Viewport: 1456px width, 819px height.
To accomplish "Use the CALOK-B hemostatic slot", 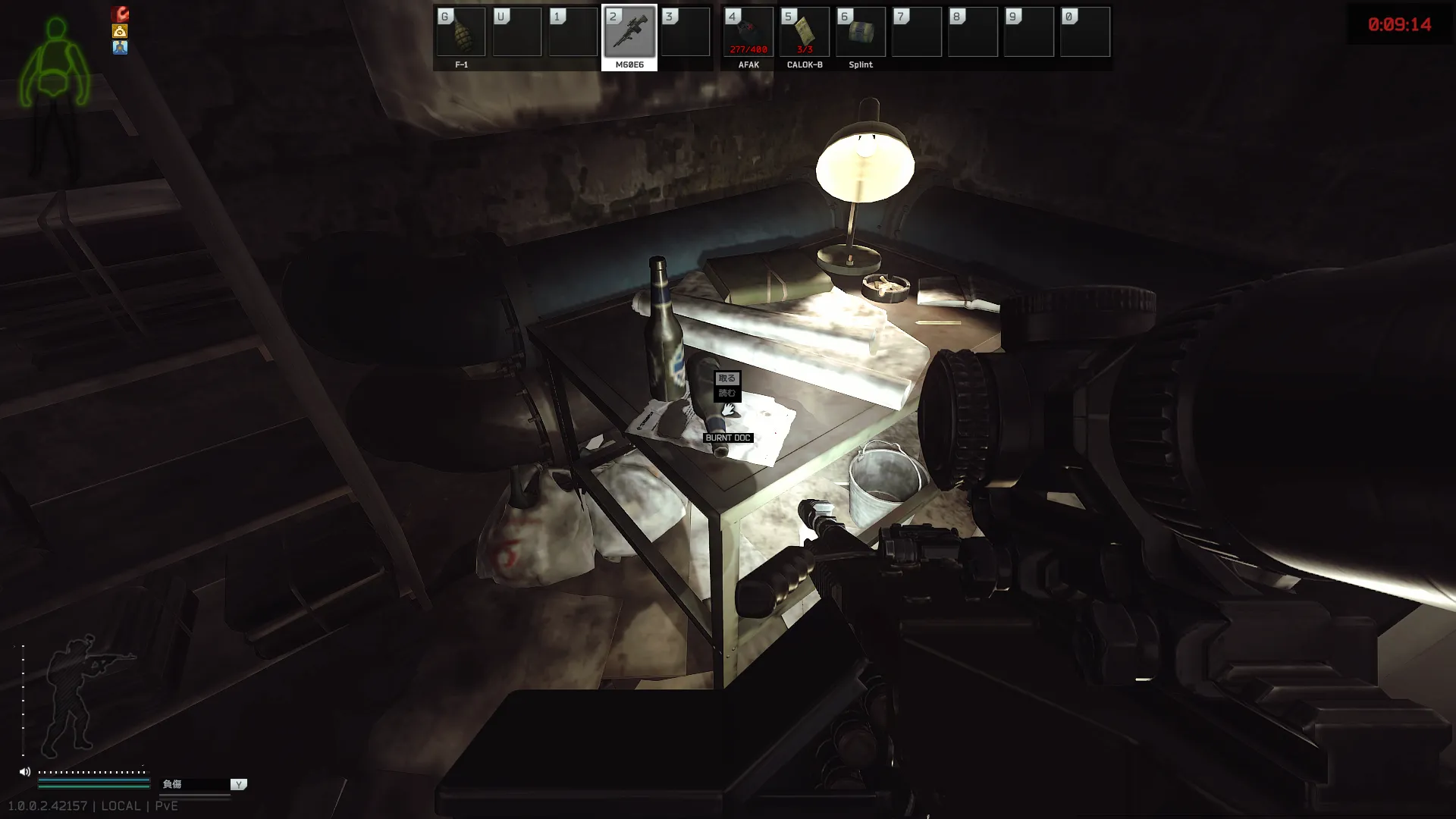I will coord(804,33).
